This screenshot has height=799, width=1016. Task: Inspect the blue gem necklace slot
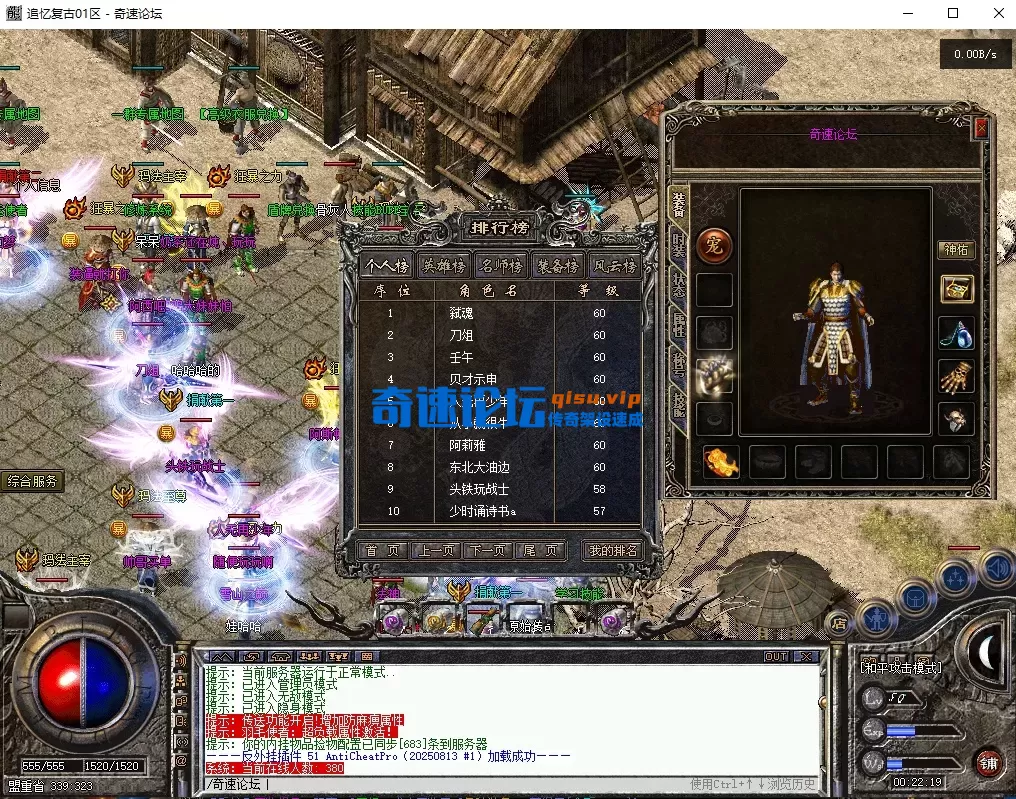957,333
